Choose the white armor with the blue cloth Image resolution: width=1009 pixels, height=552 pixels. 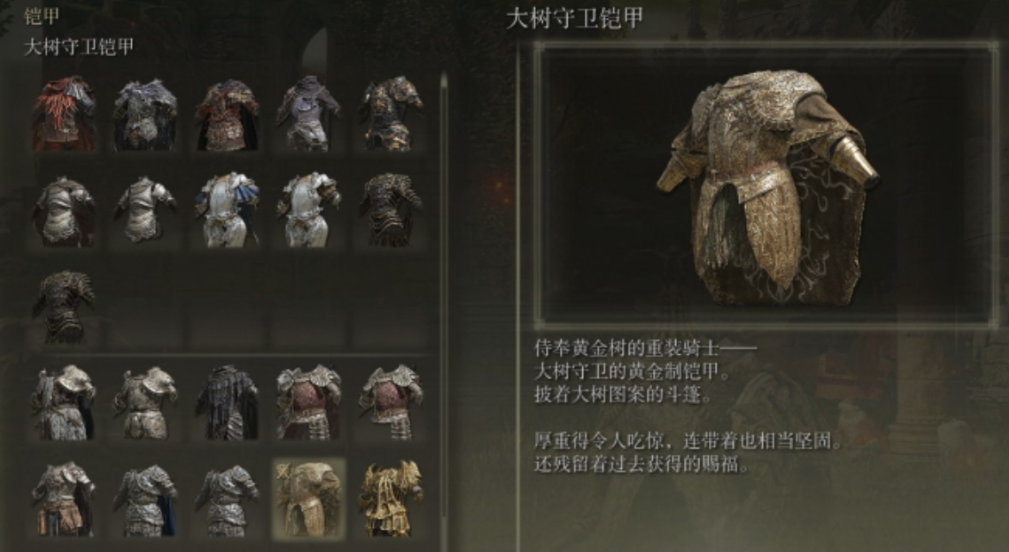click(227, 208)
